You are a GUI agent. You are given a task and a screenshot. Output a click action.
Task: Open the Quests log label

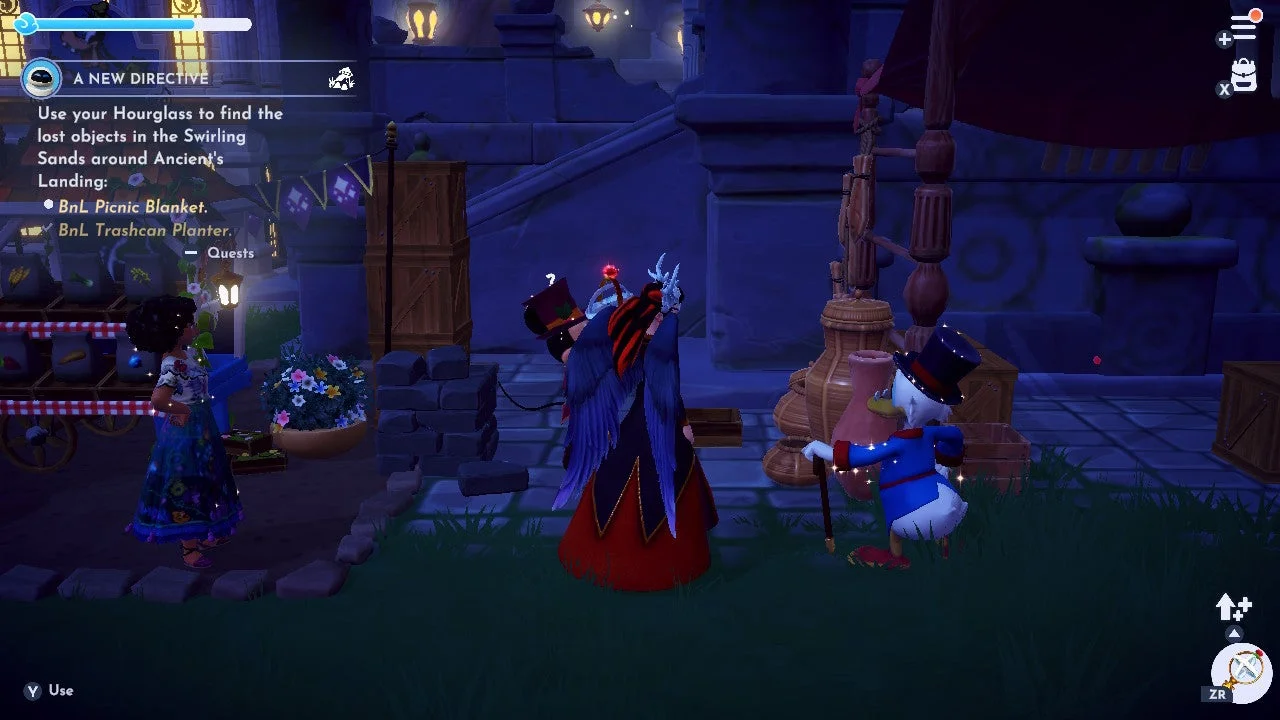[230, 253]
